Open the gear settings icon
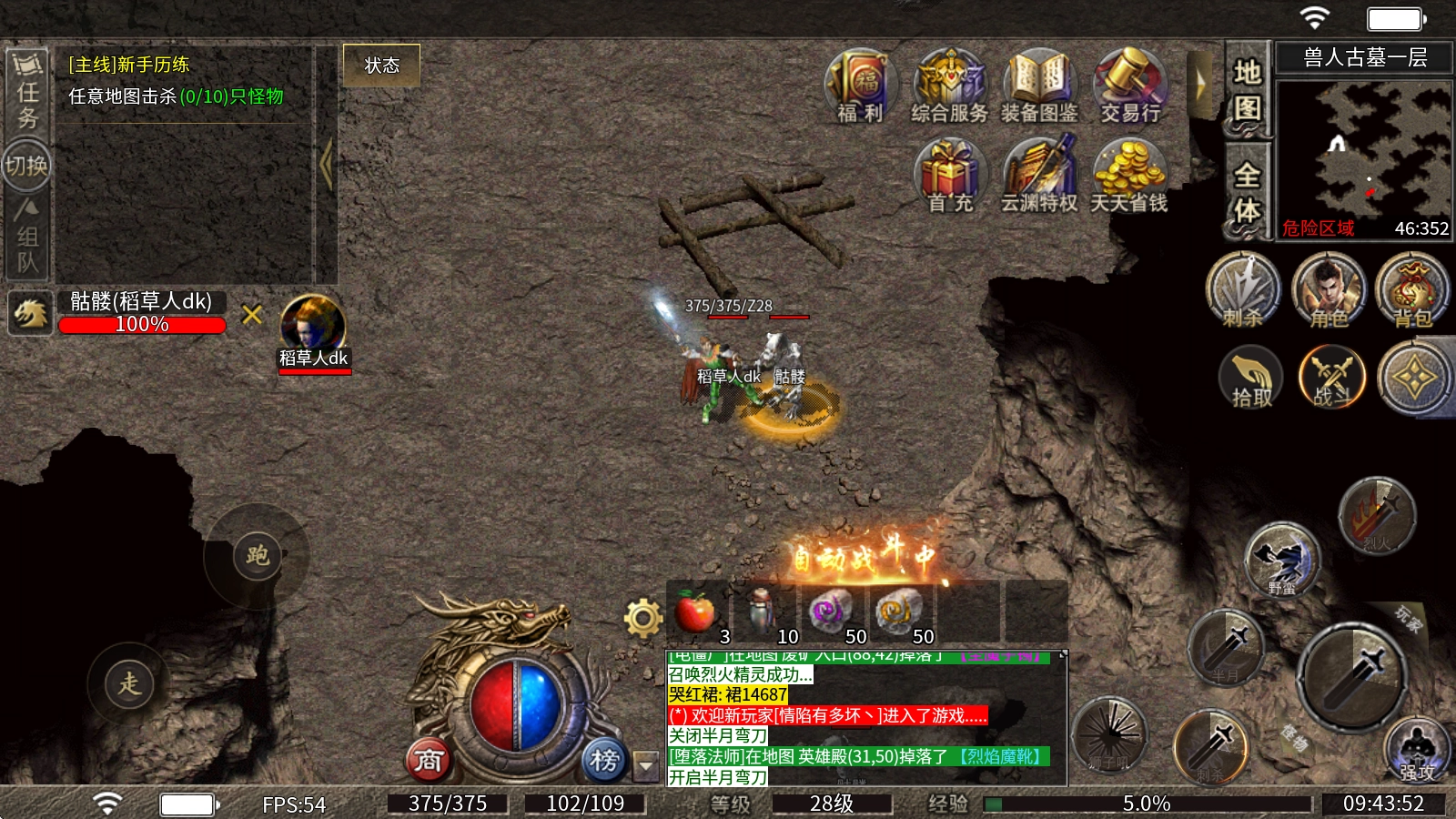 click(x=642, y=619)
